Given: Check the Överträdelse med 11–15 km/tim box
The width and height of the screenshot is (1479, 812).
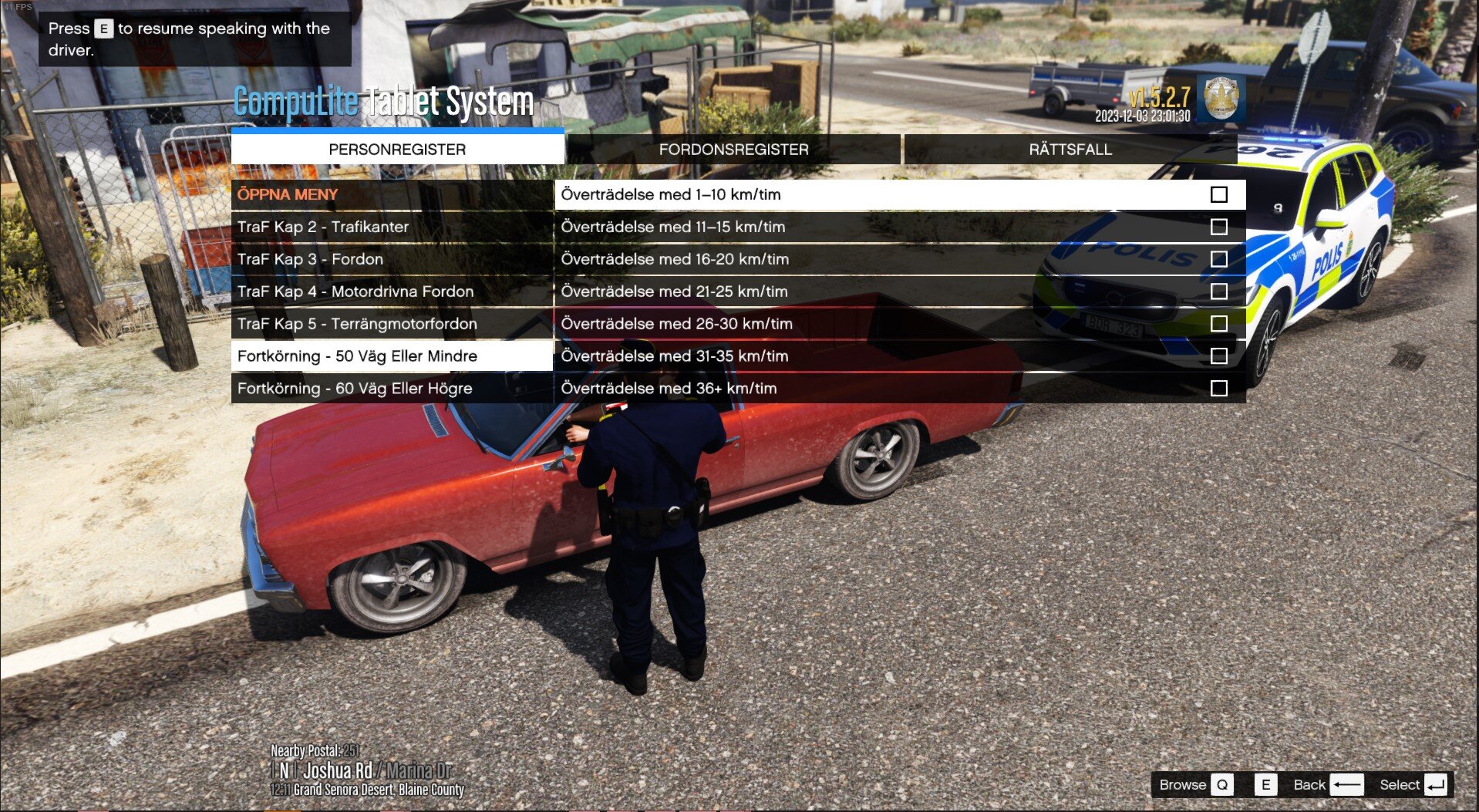Looking at the screenshot, I should click(x=1218, y=227).
